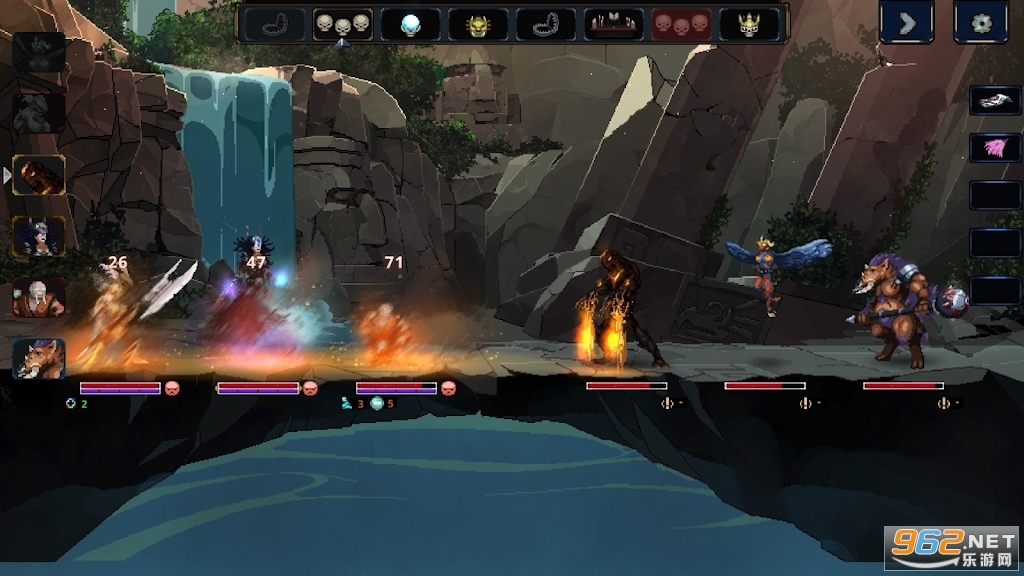The height and width of the screenshot is (576, 1024).
Task: Select the purple-maned beast warrior portrait
Action: (39, 359)
